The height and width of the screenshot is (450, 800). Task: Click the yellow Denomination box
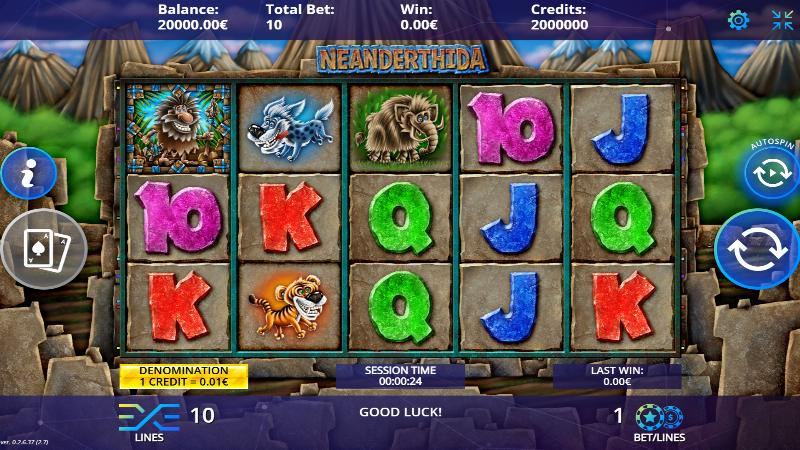184,375
